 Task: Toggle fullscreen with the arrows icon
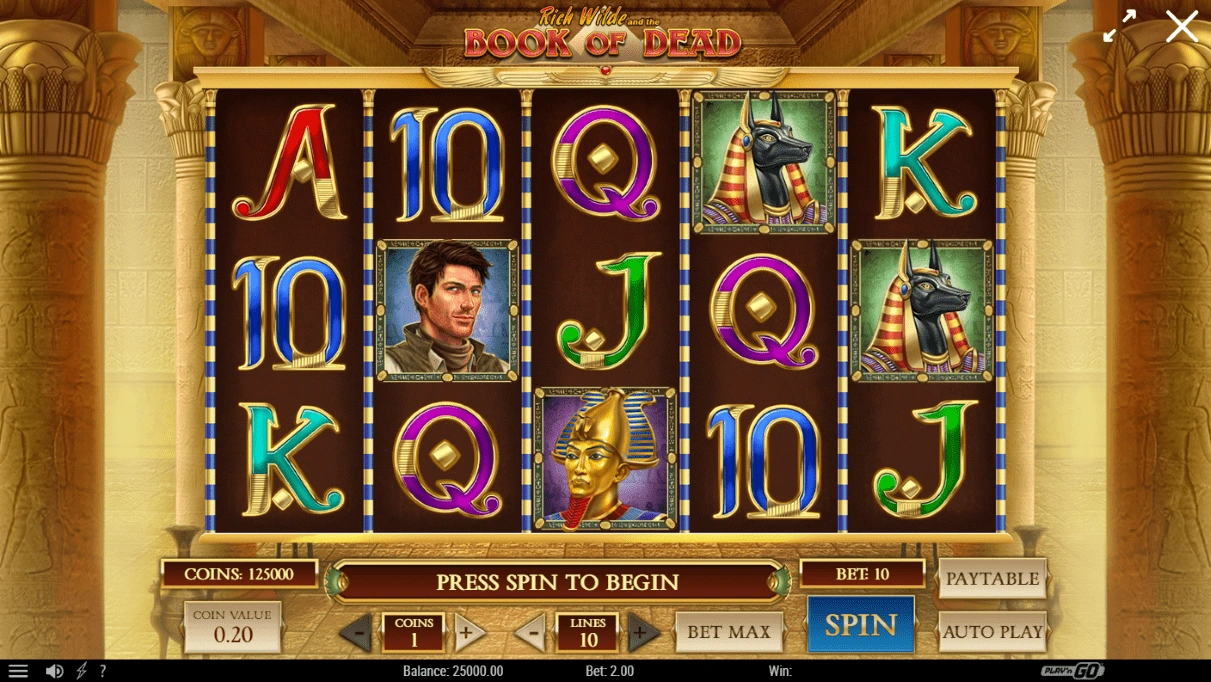pos(1119,26)
